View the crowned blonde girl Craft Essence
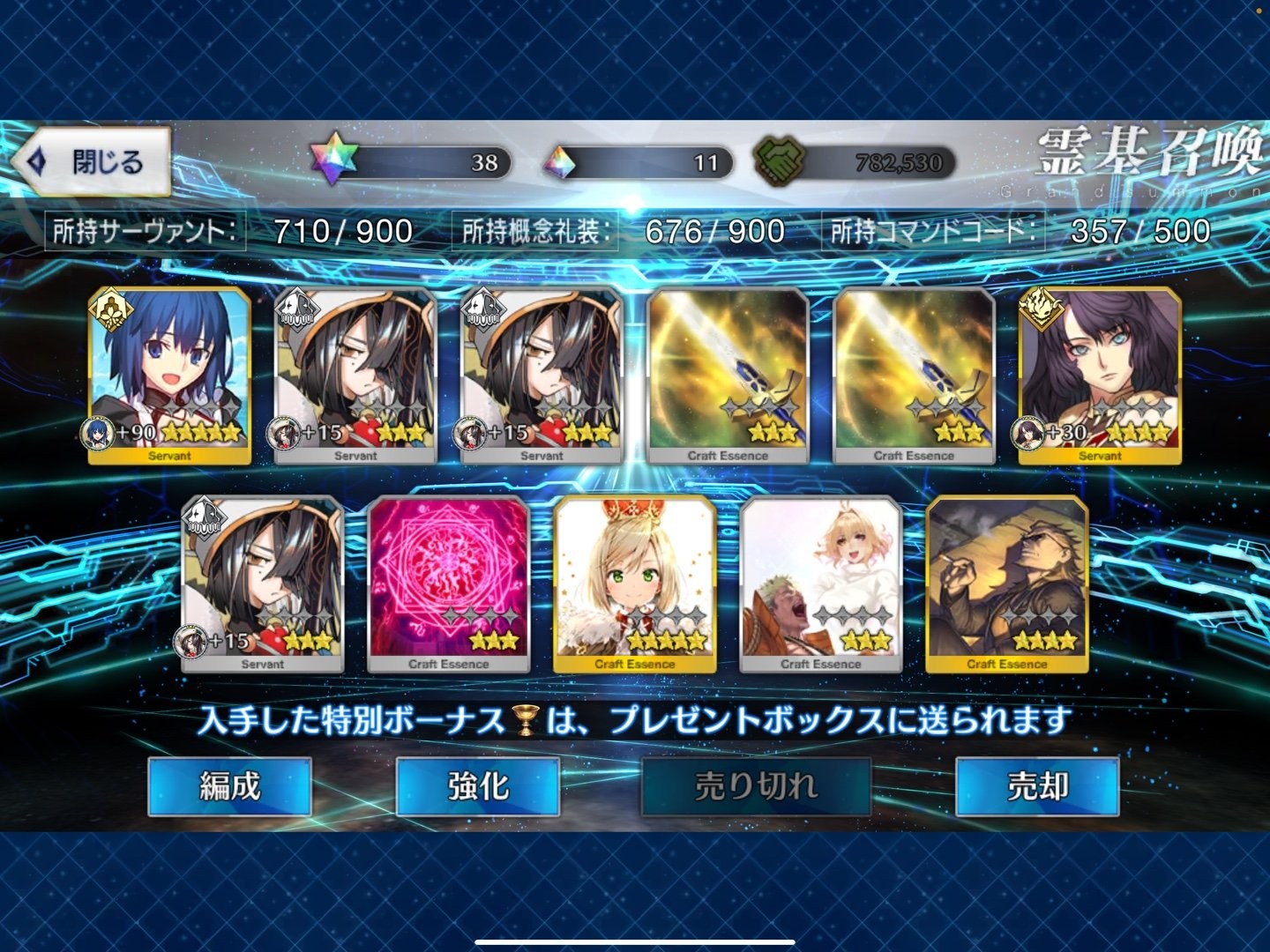This screenshot has height=952, width=1270. coord(634,584)
